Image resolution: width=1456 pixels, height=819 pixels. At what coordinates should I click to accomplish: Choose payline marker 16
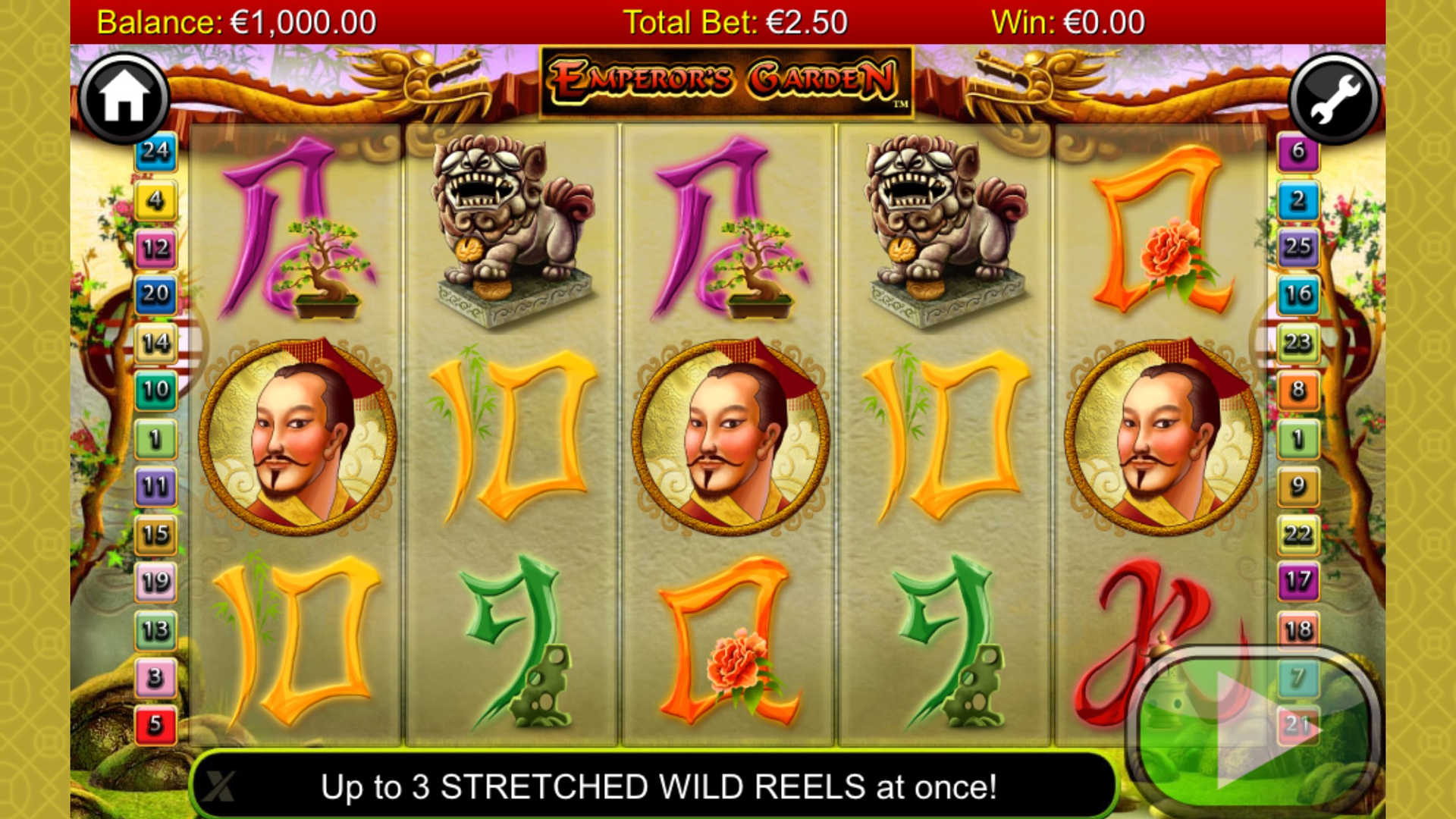tap(1298, 294)
